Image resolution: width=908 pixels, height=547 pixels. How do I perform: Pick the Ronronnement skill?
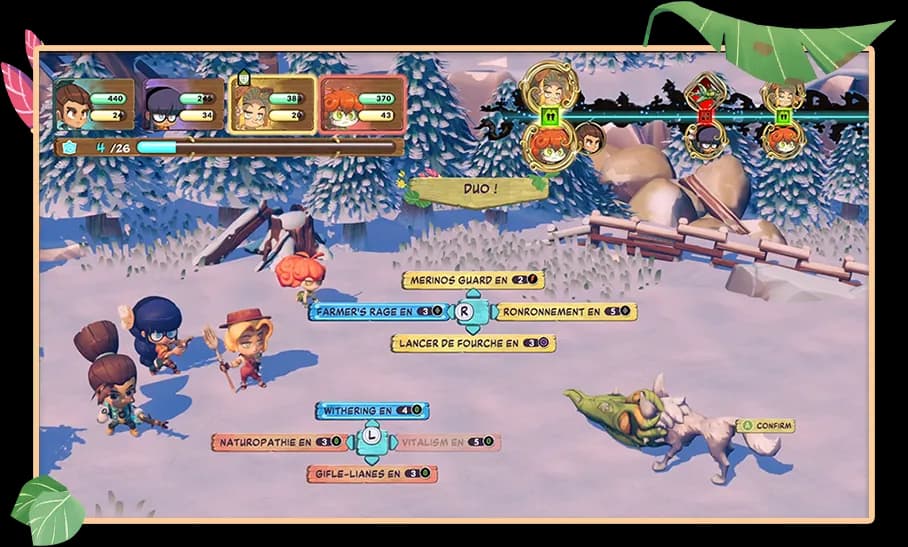click(x=566, y=312)
